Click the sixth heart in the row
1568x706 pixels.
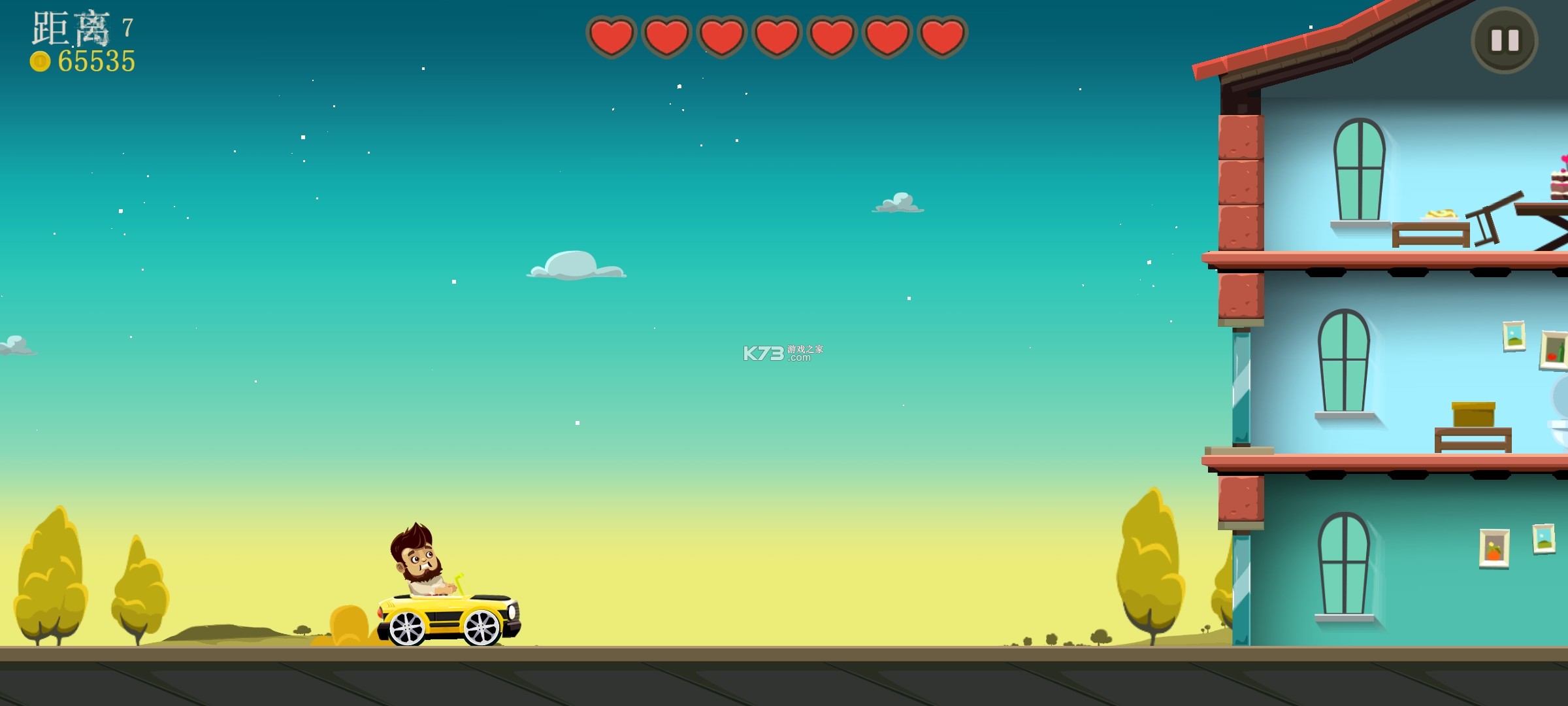(886, 37)
